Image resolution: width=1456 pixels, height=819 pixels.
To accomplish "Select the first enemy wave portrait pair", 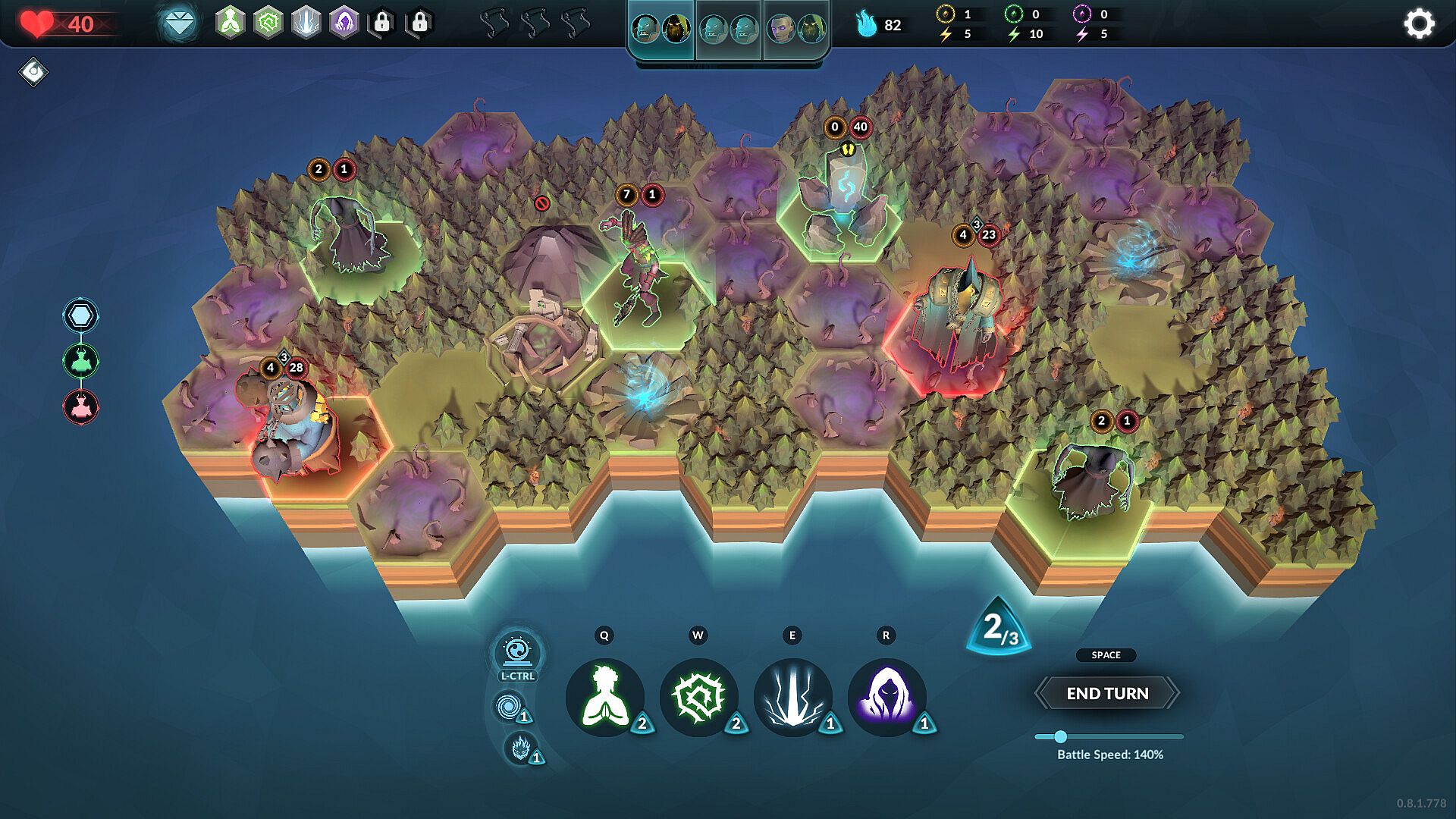I will pyautogui.click(x=661, y=30).
